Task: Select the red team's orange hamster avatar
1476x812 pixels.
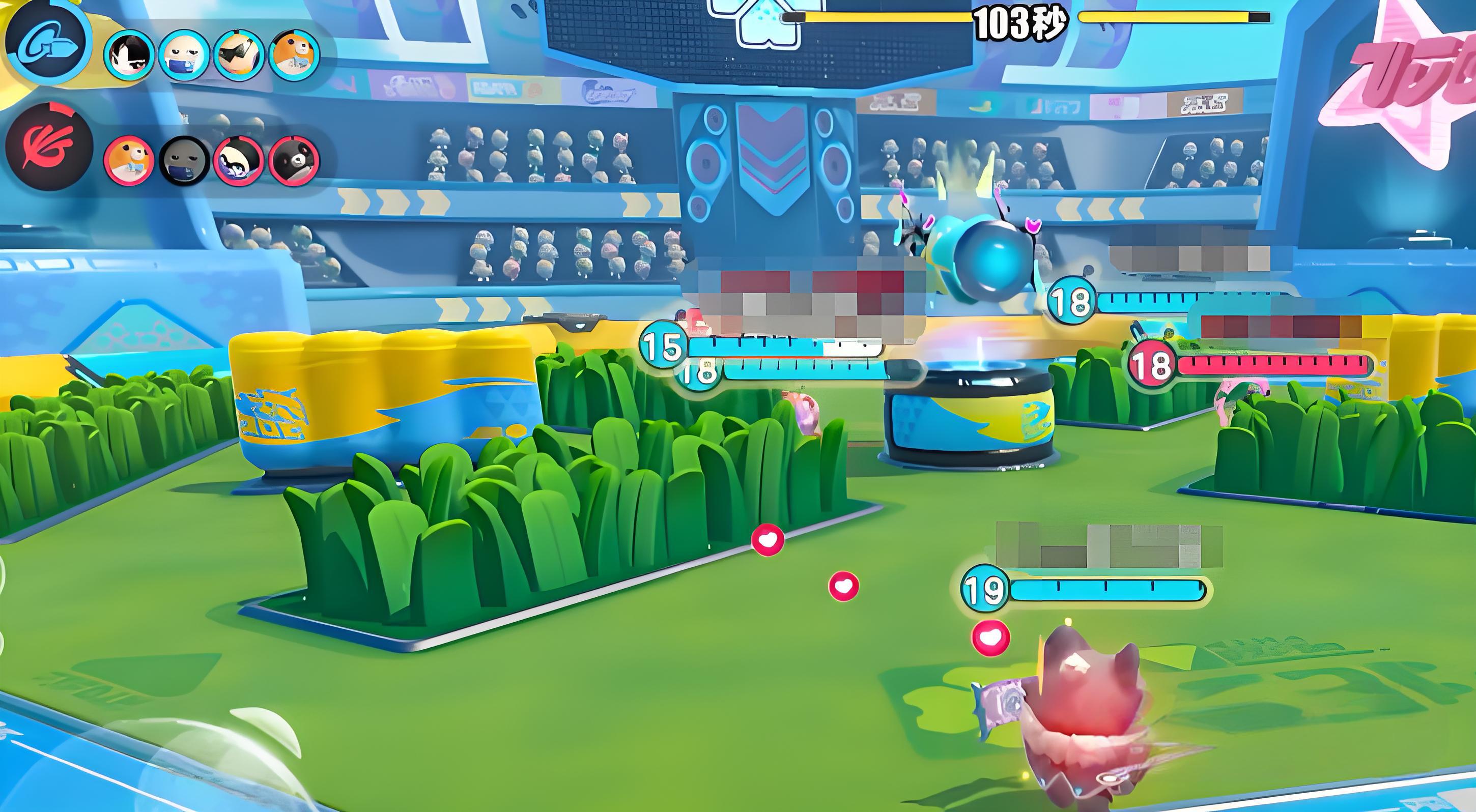Action: pos(129,160)
